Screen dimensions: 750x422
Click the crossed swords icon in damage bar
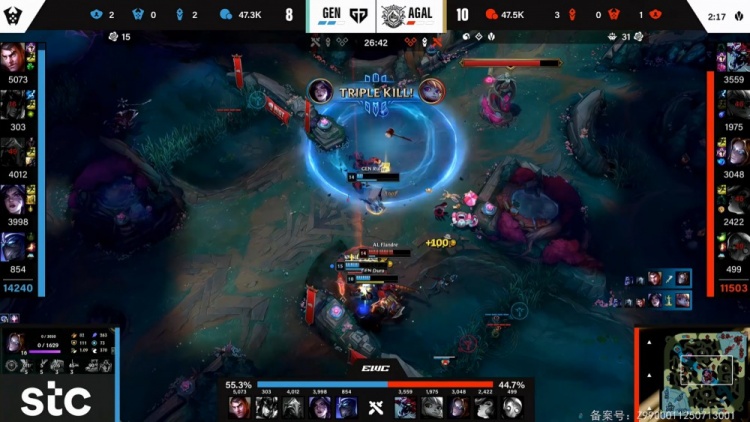[x=375, y=406]
